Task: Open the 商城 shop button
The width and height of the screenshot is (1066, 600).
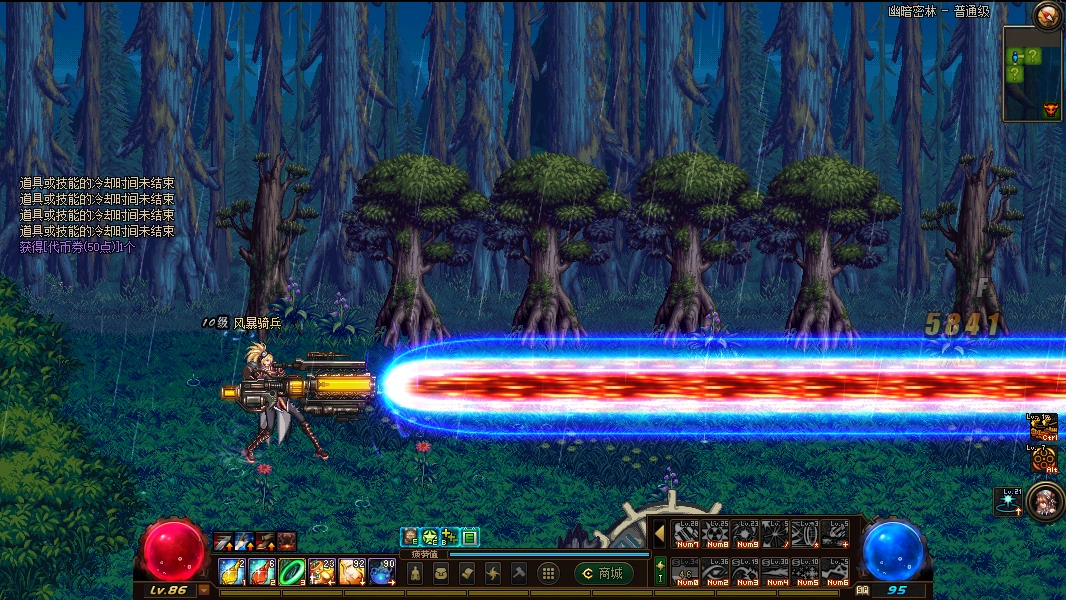Action: pyautogui.click(x=604, y=573)
